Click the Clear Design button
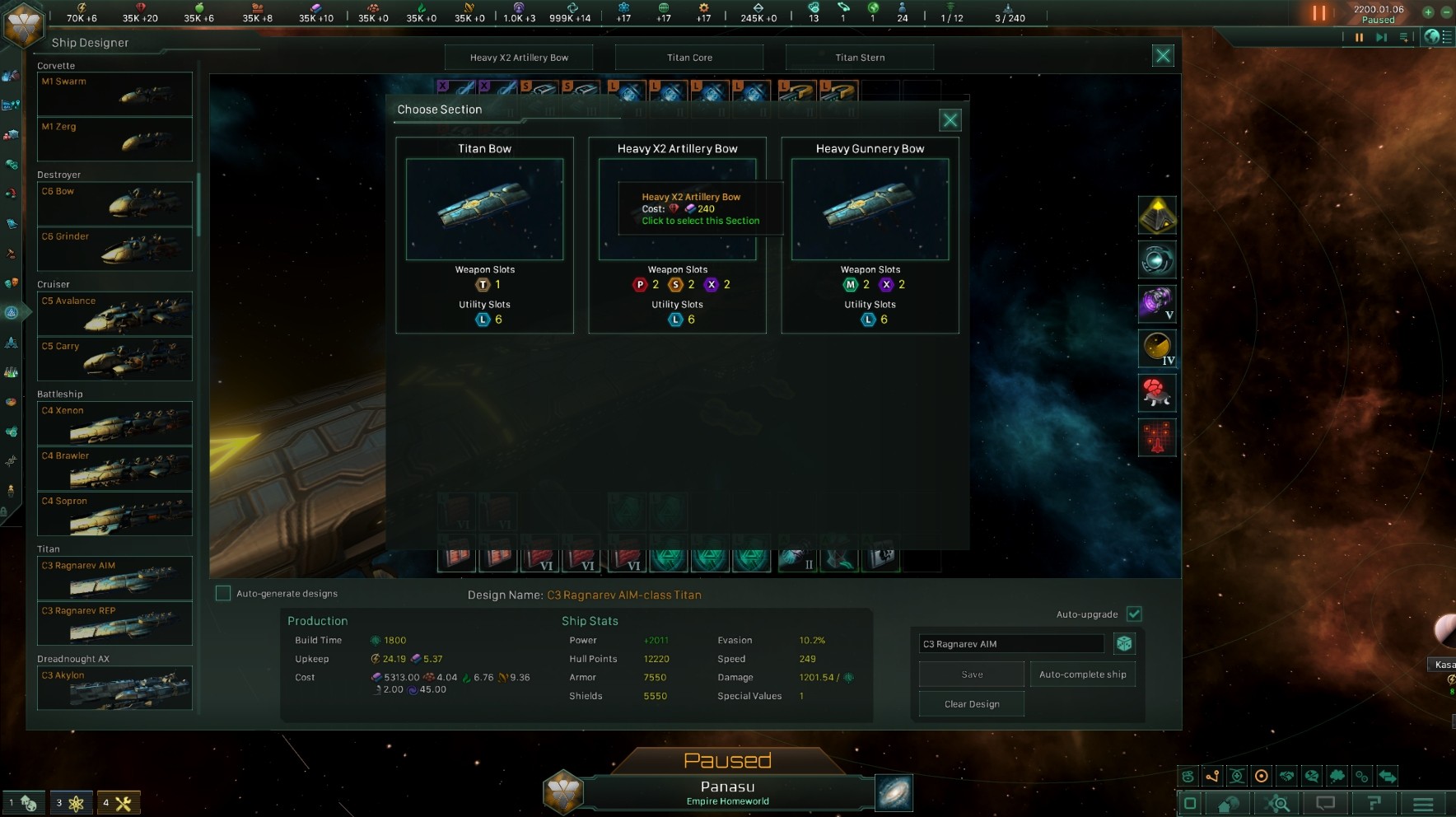The width and height of the screenshot is (1456, 817). click(971, 703)
